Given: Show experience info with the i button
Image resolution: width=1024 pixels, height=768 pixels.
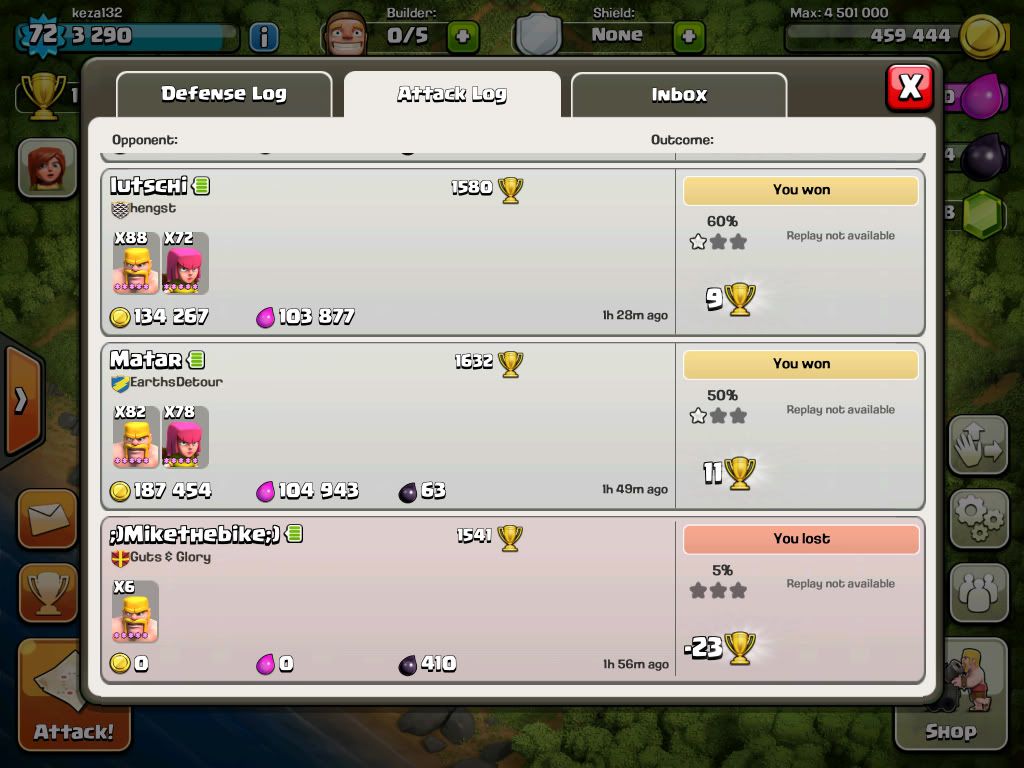Looking at the screenshot, I should 264,38.
